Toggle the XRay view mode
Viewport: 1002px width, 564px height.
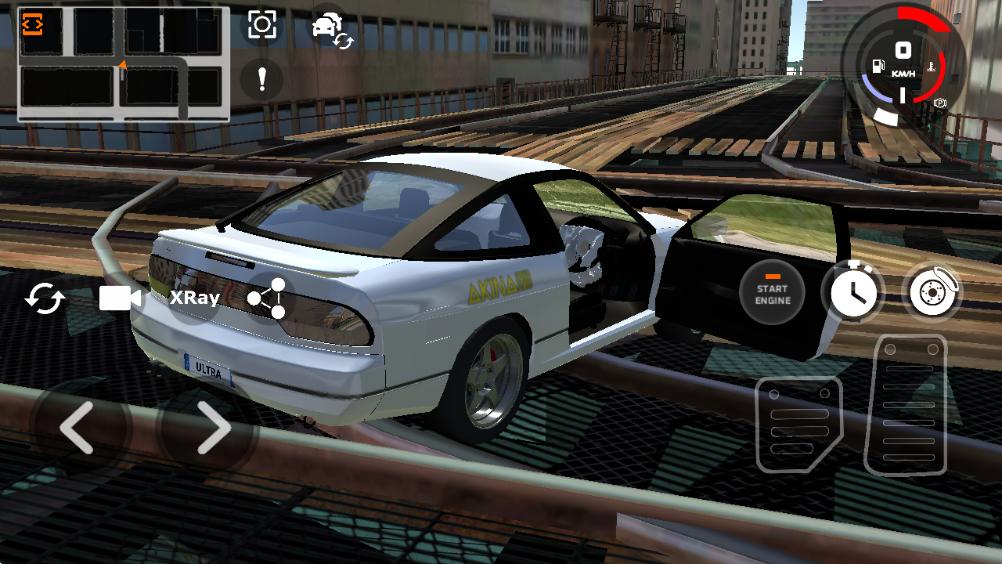pyautogui.click(x=194, y=297)
